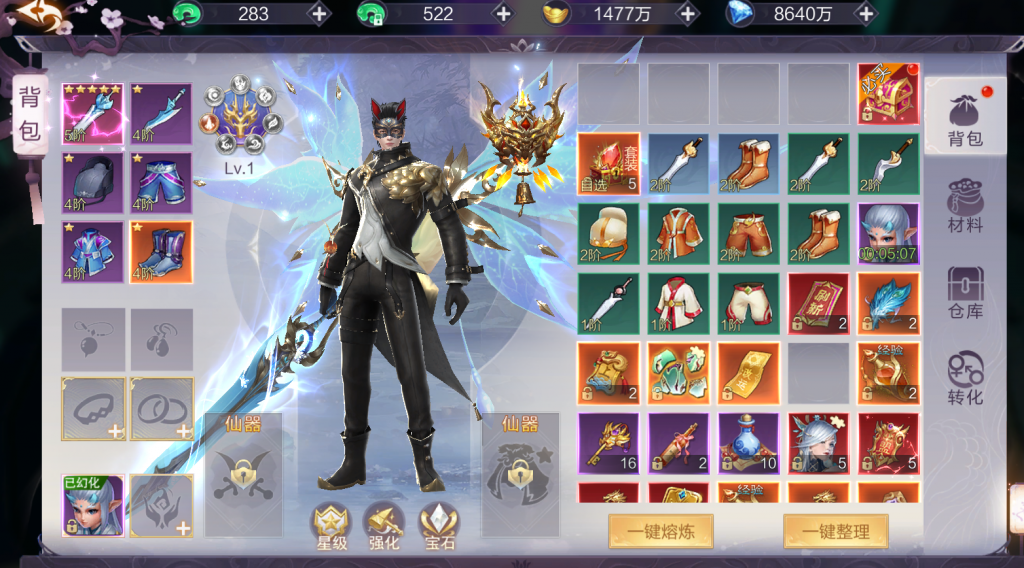Open the treasure chest in the bag

888,94
